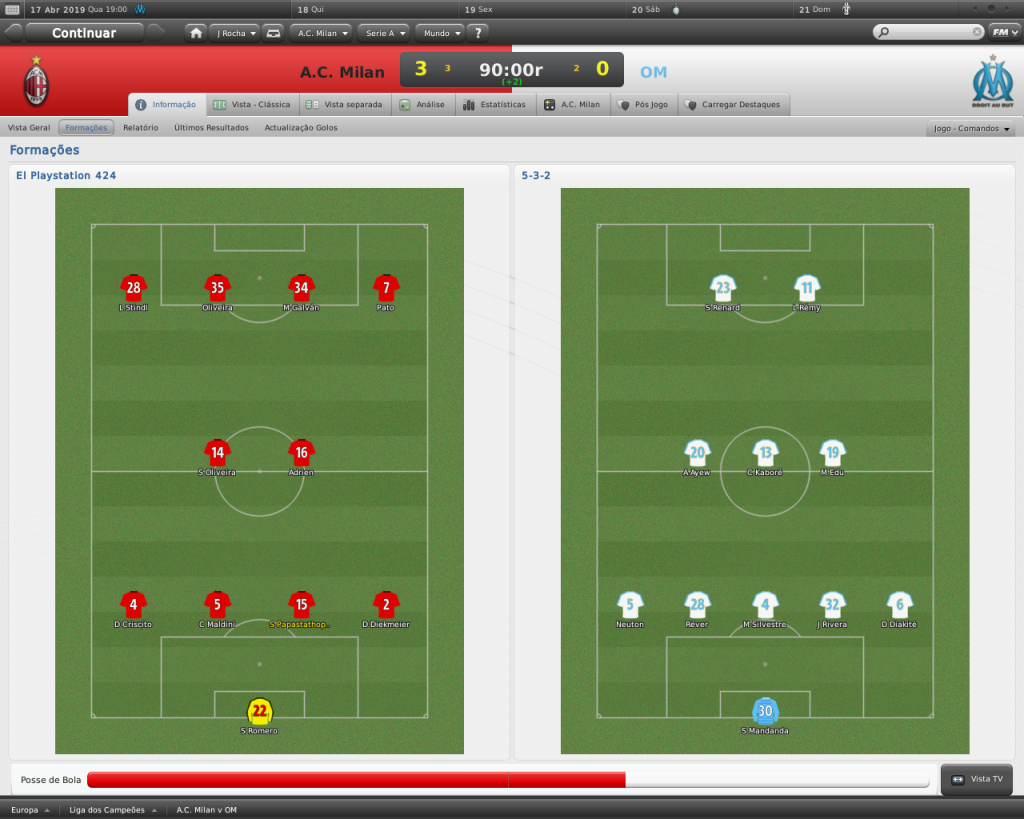Open the A.C. Milan club dropdown
The height and width of the screenshot is (819, 1024).
(x=322, y=33)
